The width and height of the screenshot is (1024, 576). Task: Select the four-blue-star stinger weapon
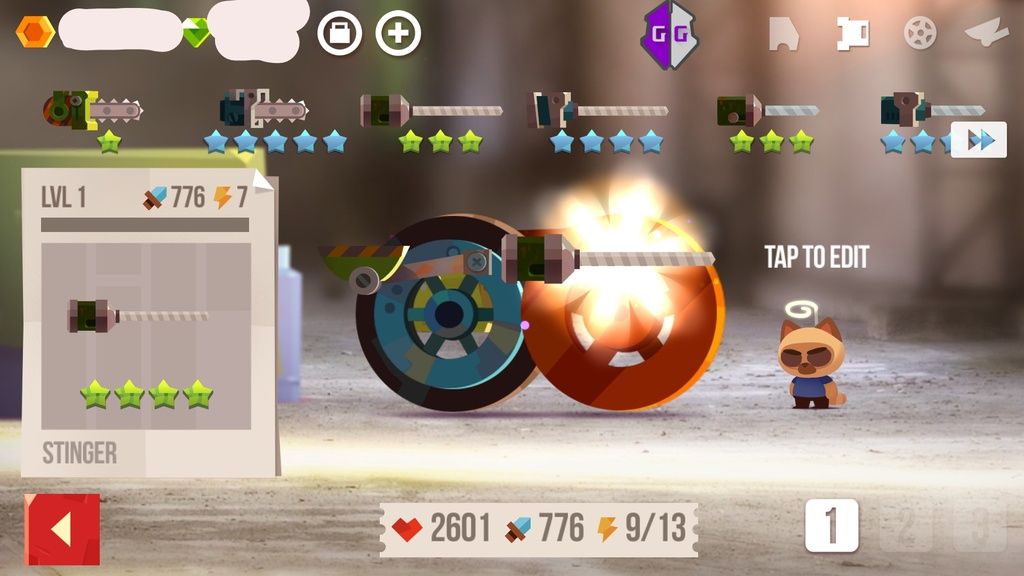click(x=598, y=110)
